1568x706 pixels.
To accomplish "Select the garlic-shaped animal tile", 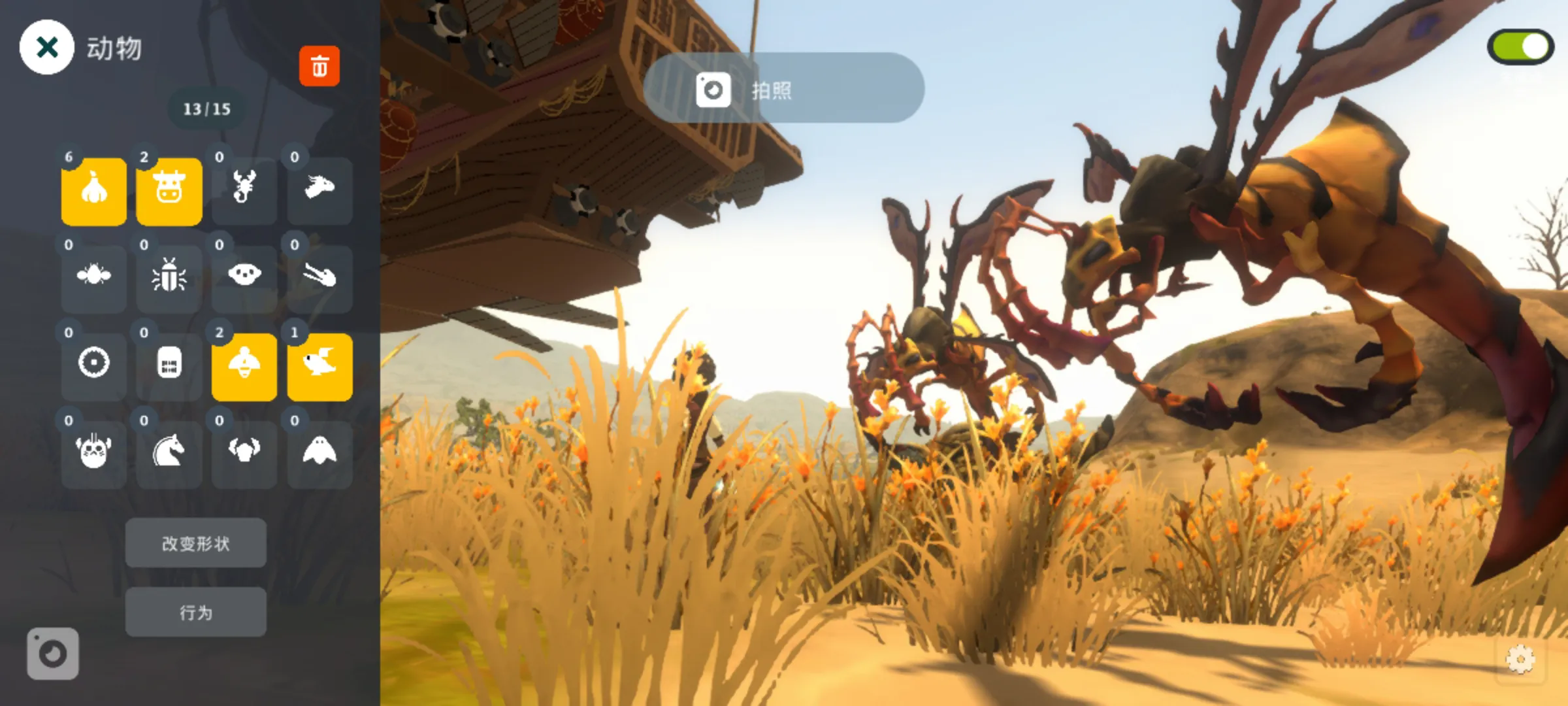I will click(94, 191).
